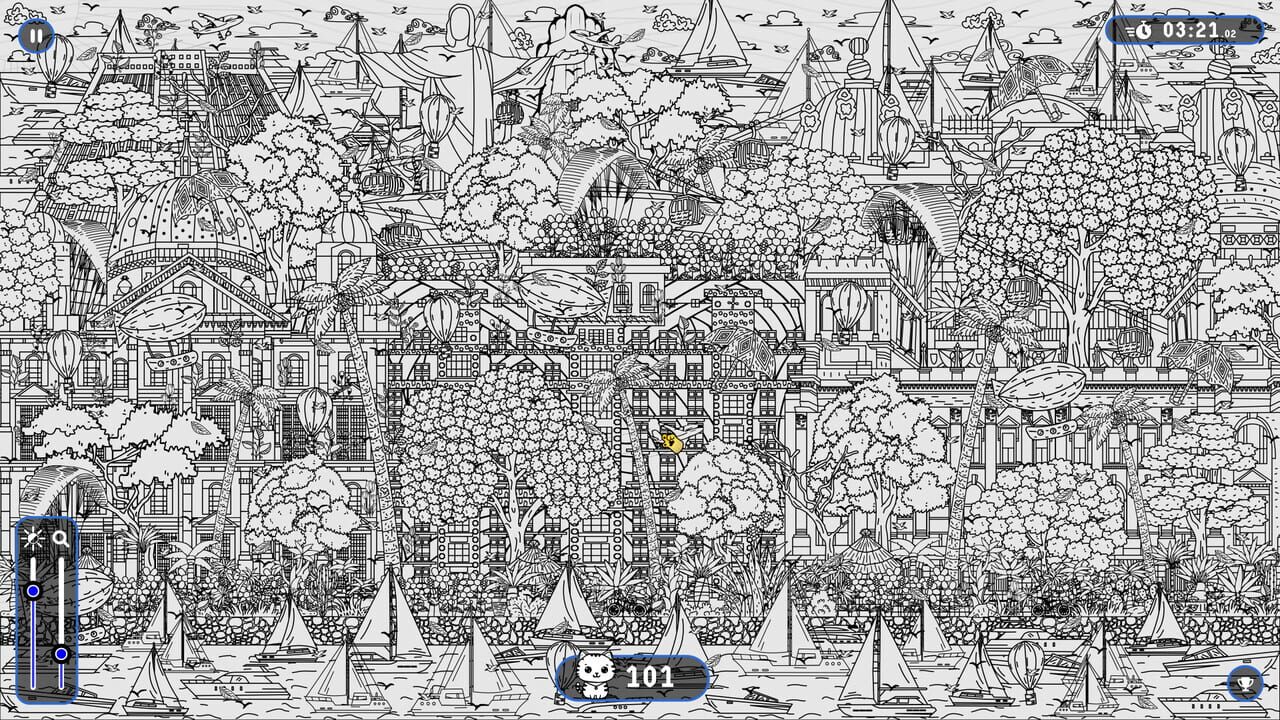Click the hot air balloon near top-left buildings
Image resolution: width=1280 pixels, height=720 pixels.
[55, 60]
